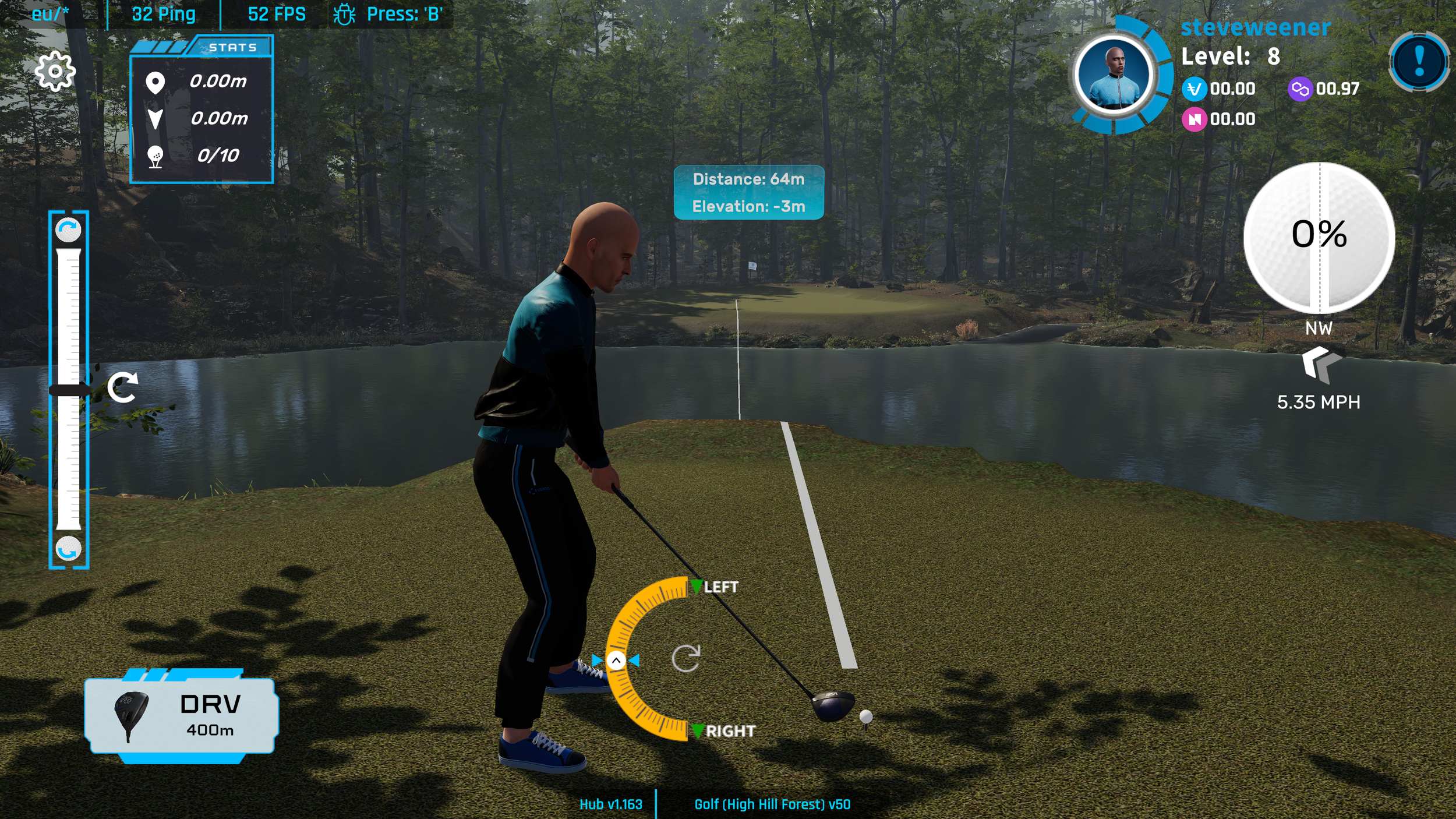Open the settings gear icon
The image size is (1456, 819).
55,71
